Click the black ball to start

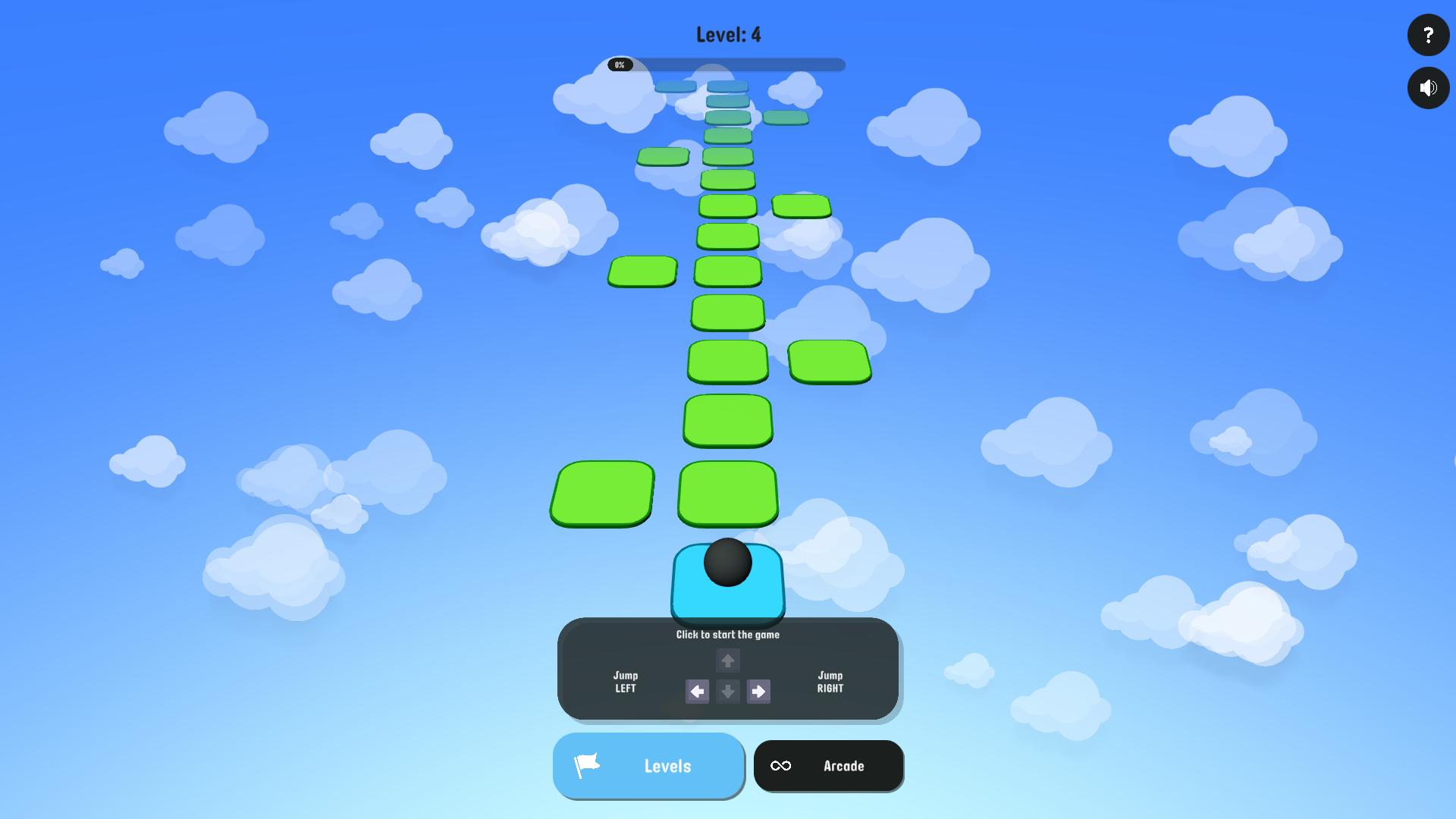click(x=727, y=562)
